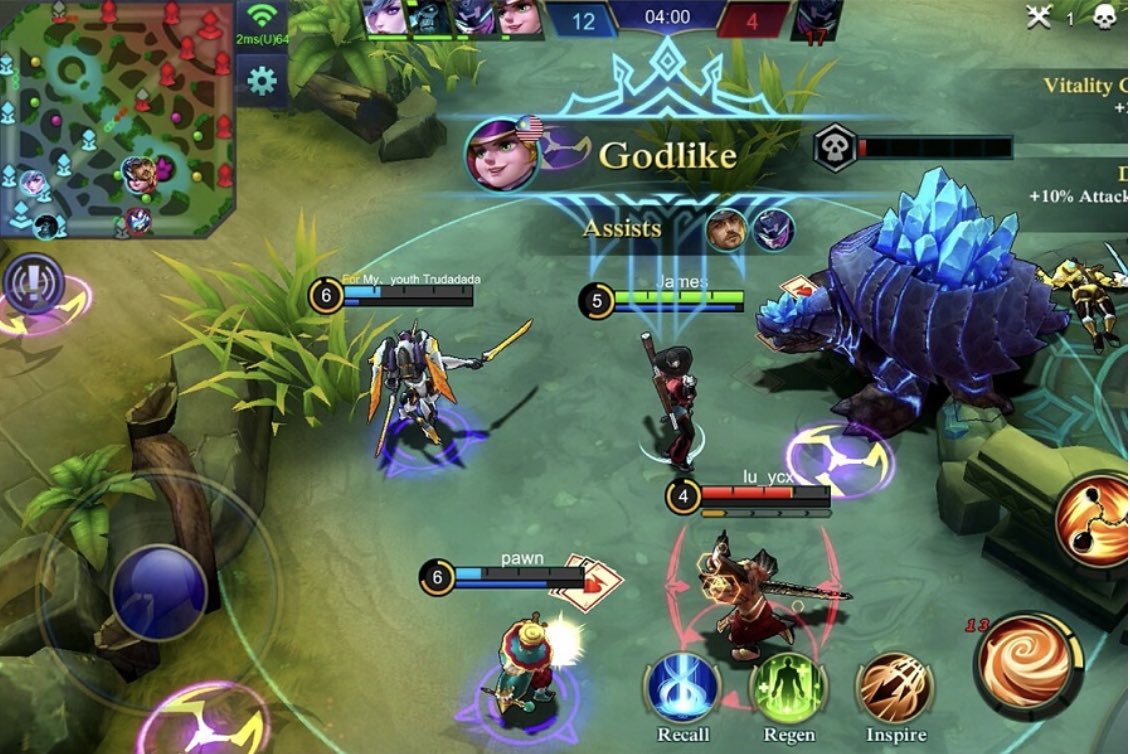Select the enemy hero portrait showing 17
The width and height of the screenshot is (1130, 754).
[x=816, y=20]
